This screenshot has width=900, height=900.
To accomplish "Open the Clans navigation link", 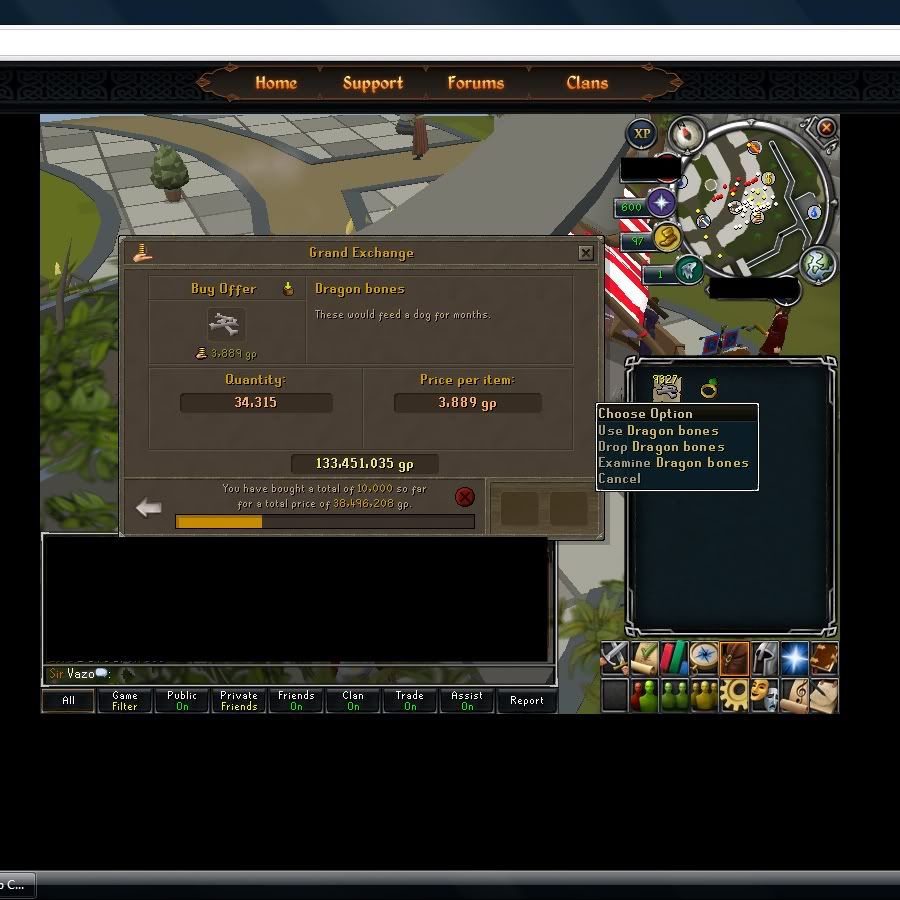I will click(587, 83).
